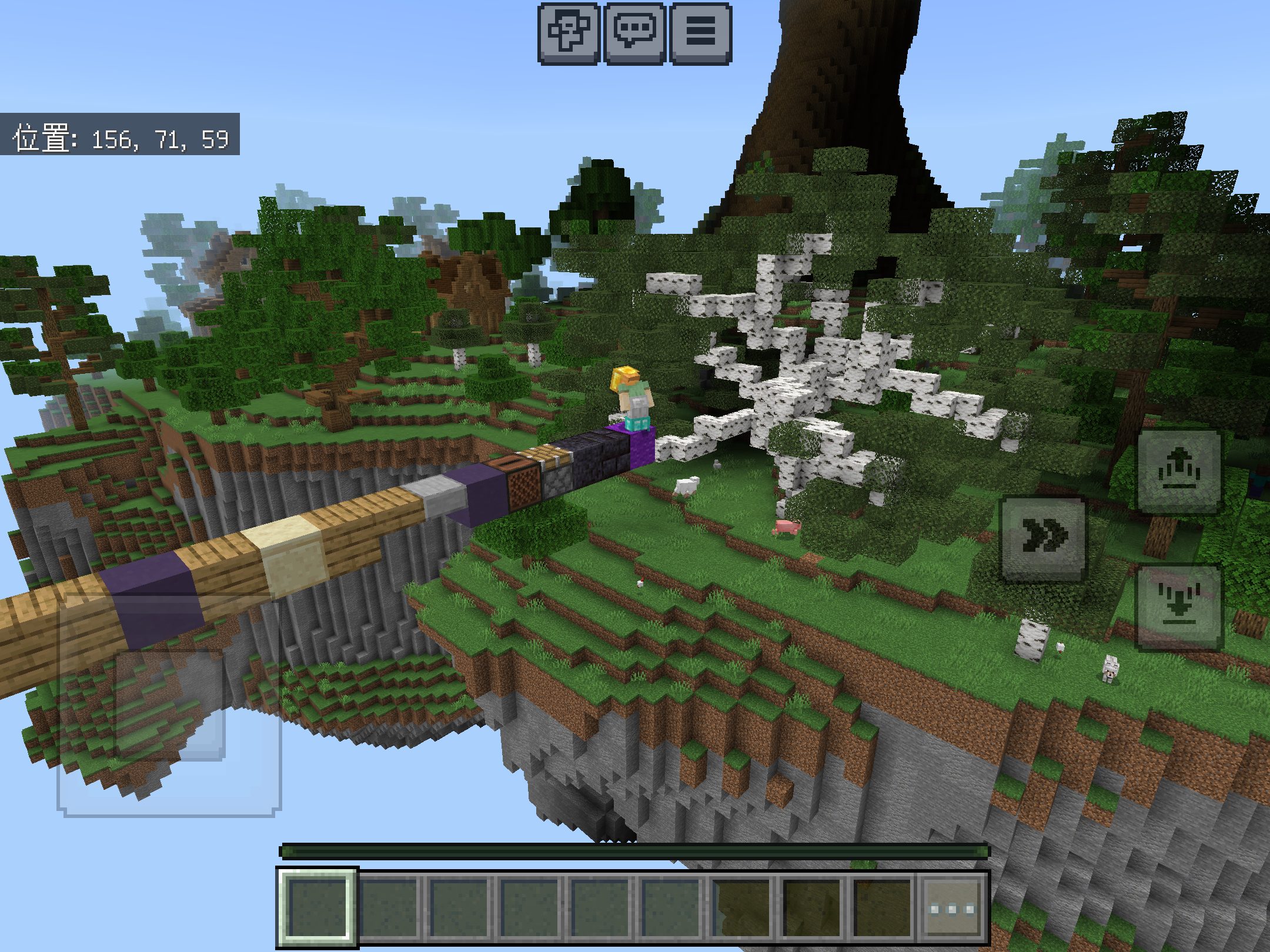Open the pause menu hamburger button
This screenshot has width=1270, height=952.
pyautogui.click(x=700, y=32)
